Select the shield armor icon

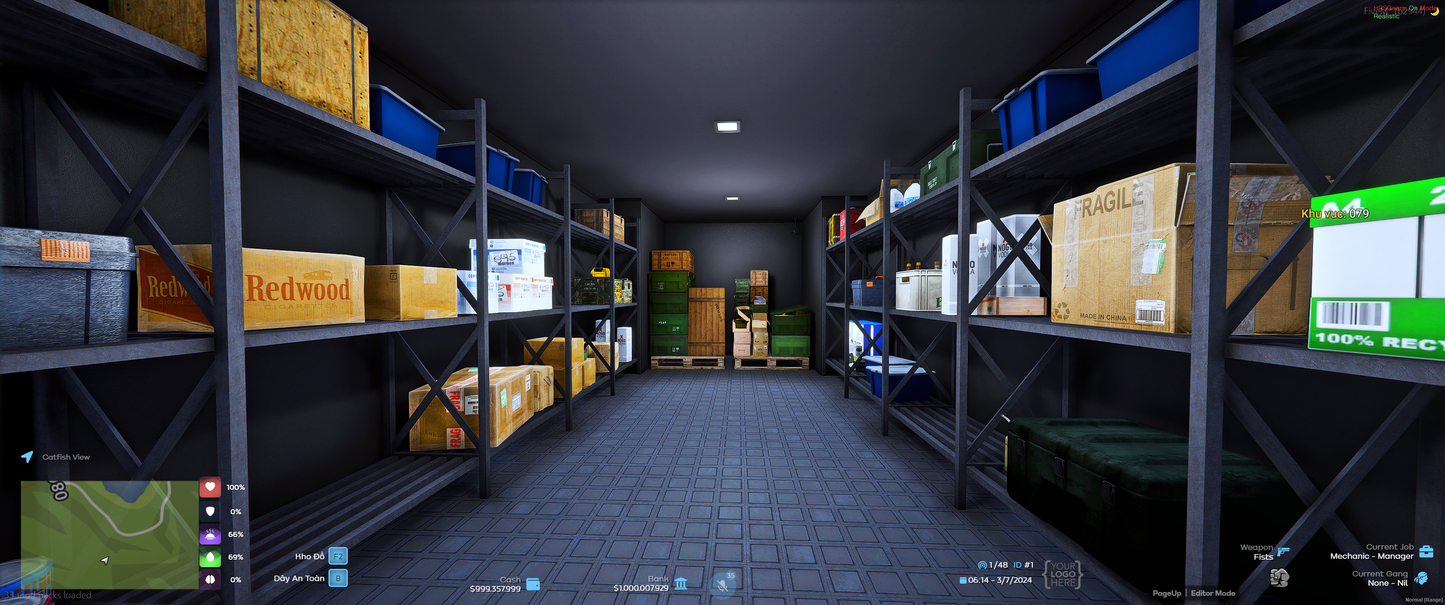pyautogui.click(x=210, y=511)
